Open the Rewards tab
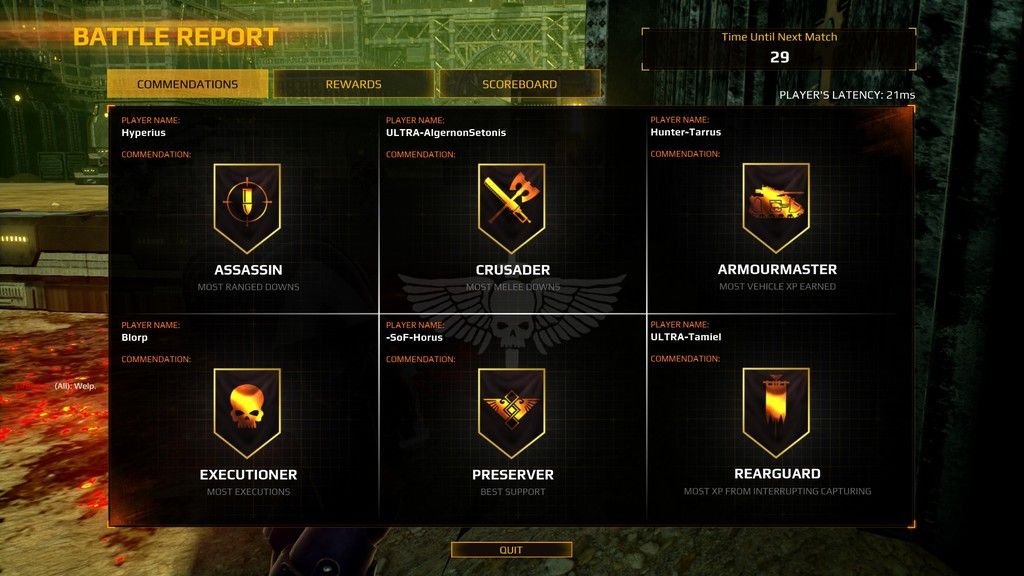This screenshot has height=576, width=1024. 353,84
